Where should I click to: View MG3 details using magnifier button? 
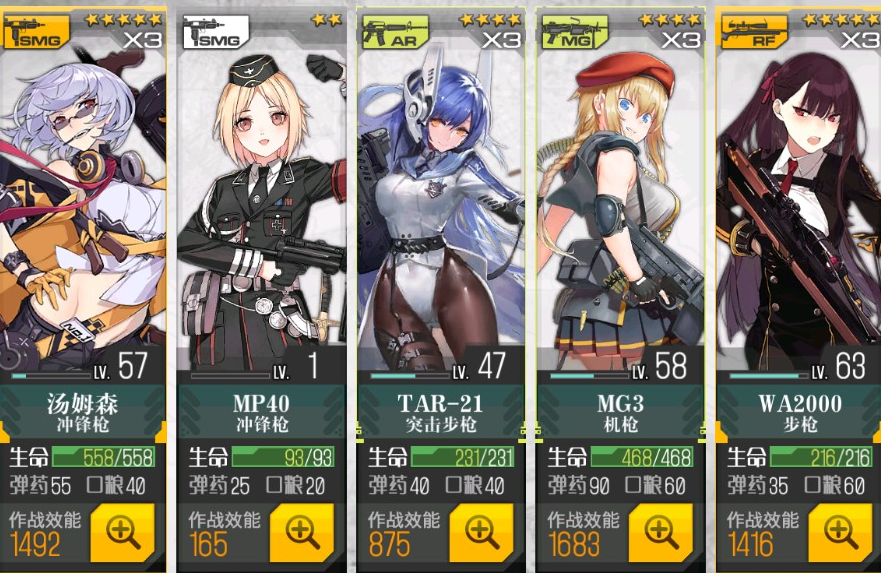pyautogui.click(x=660, y=532)
